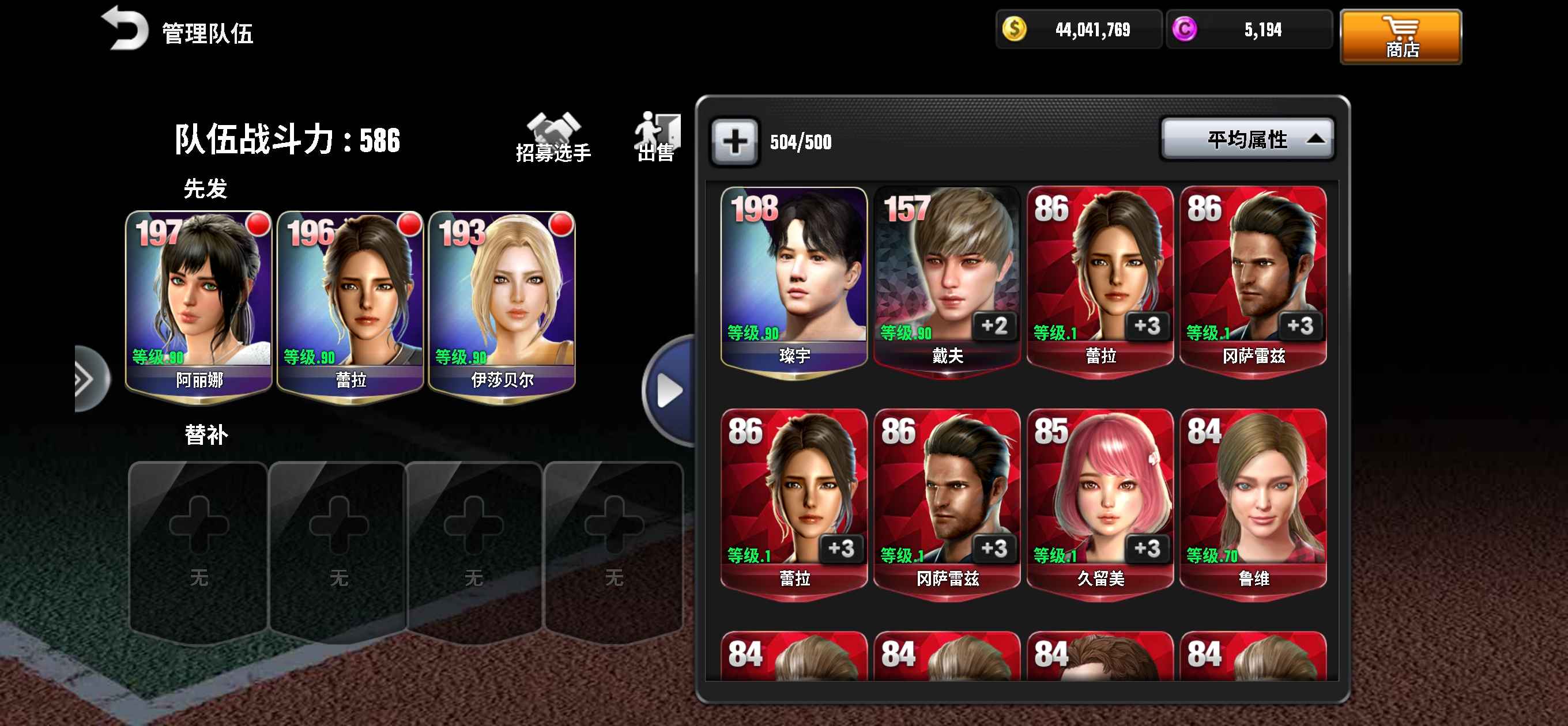Select starter card 阿丽娜 rated 197
The height and width of the screenshot is (726, 1568).
point(198,304)
